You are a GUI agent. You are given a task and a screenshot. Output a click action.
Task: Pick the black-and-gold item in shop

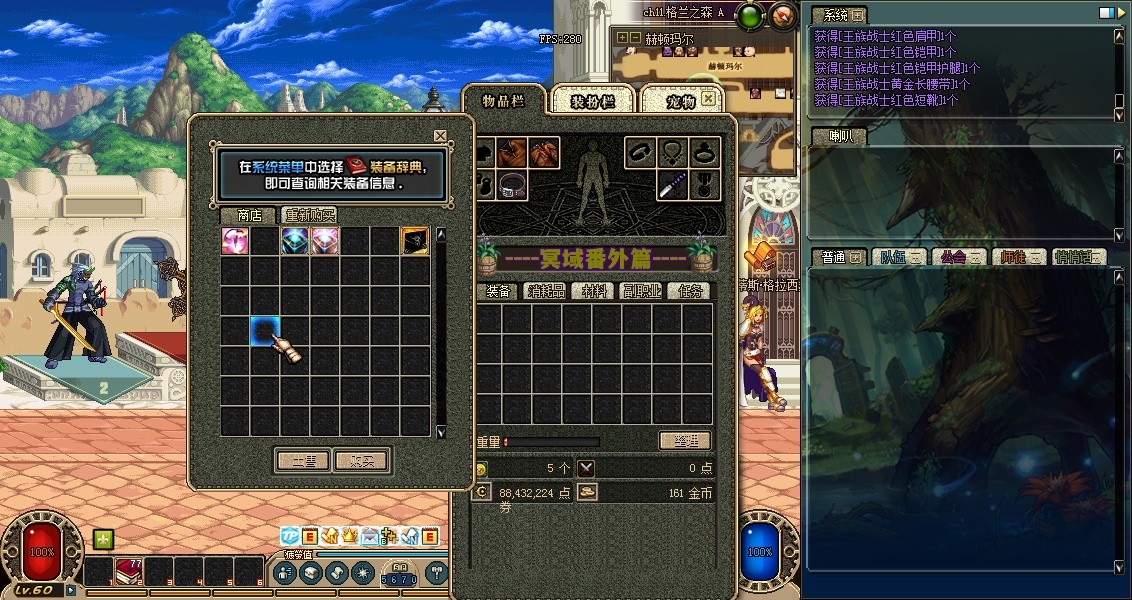coord(415,241)
